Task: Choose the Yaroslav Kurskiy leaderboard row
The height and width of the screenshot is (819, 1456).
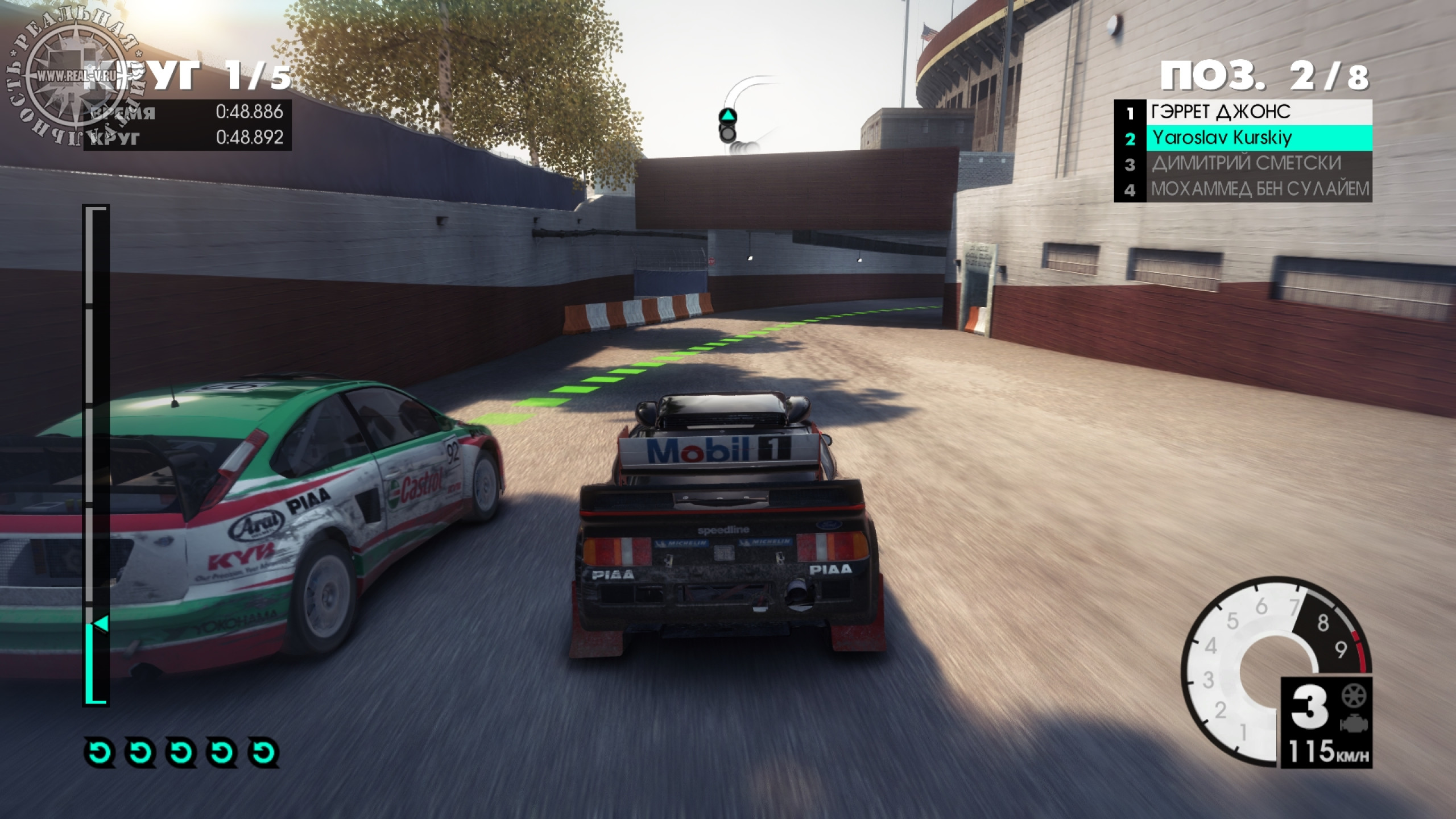Action: [1242, 138]
